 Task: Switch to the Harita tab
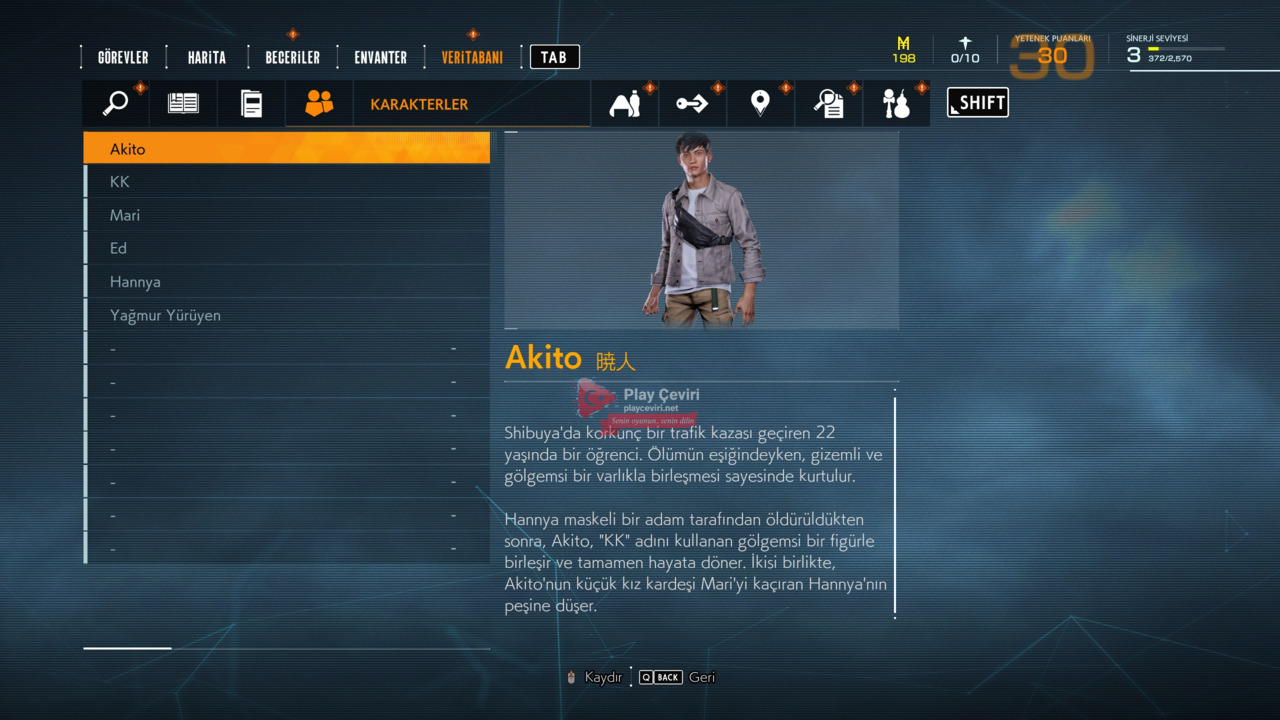click(206, 57)
